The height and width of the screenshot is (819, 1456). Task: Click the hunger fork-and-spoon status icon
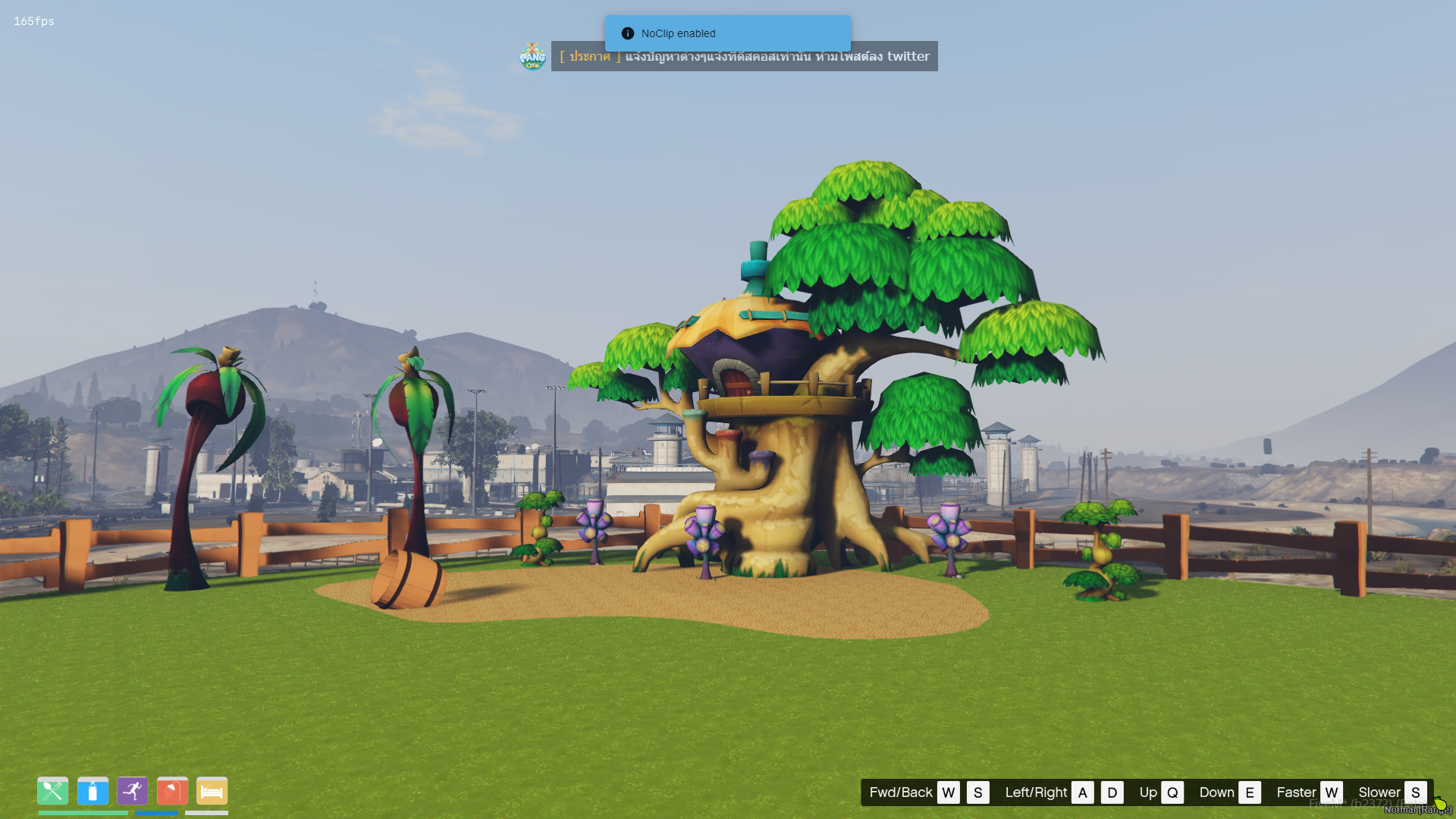click(x=52, y=791)
